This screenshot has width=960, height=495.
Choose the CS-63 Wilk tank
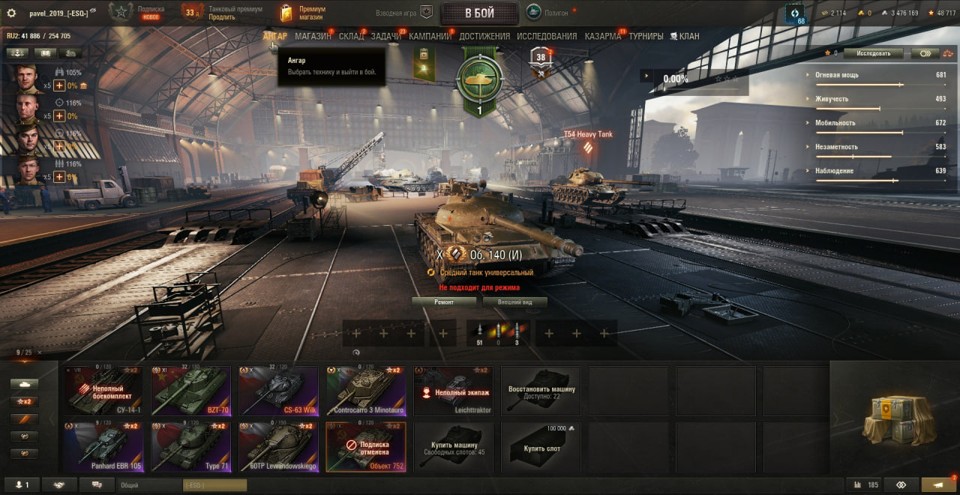click(x=277, y=390)
